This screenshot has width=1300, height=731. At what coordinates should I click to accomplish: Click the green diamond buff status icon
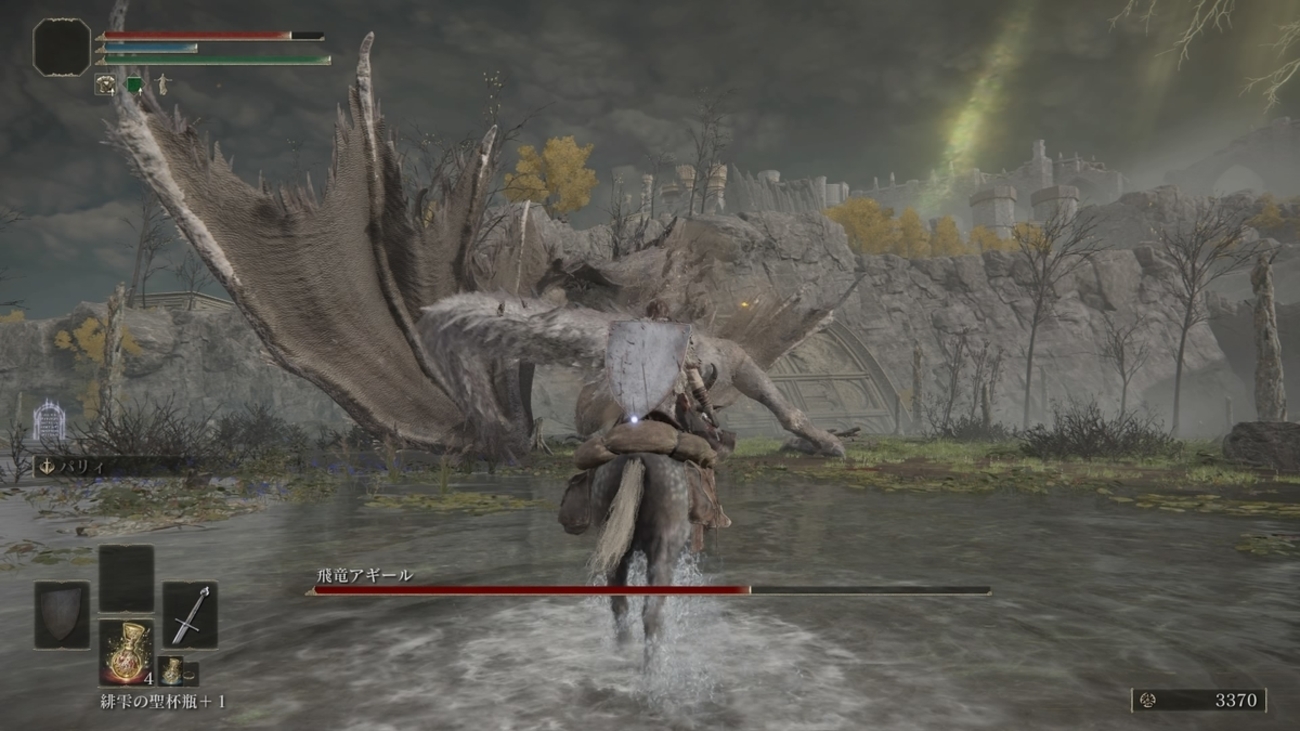[x=134, y=85]
